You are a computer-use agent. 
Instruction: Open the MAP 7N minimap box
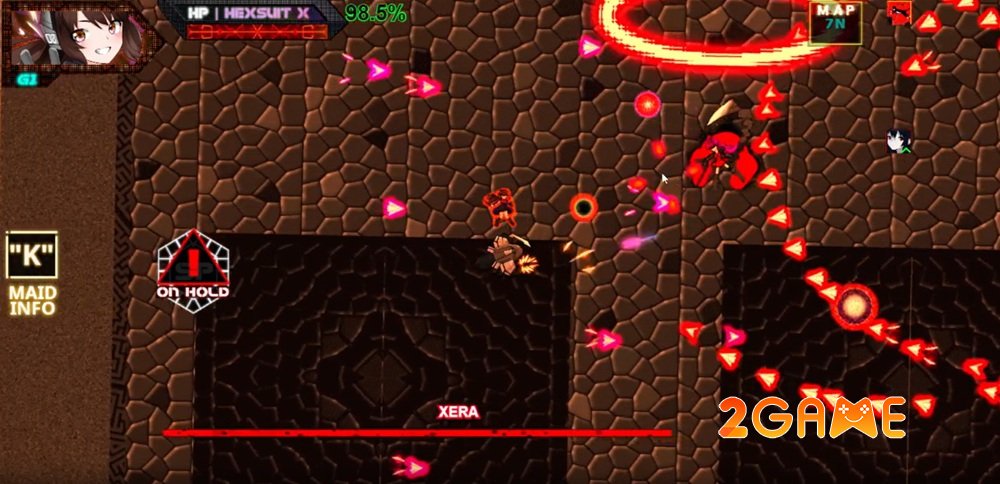(x=836, y=22)
